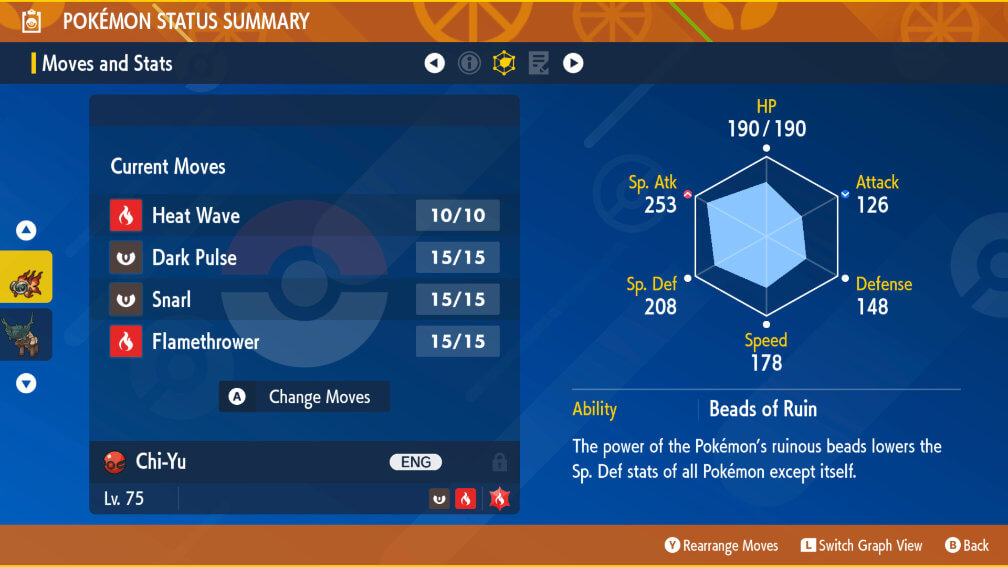The width and height of the screenshot is (1008, 567).
Task: Move down the party list arrow
Action: 26,383
